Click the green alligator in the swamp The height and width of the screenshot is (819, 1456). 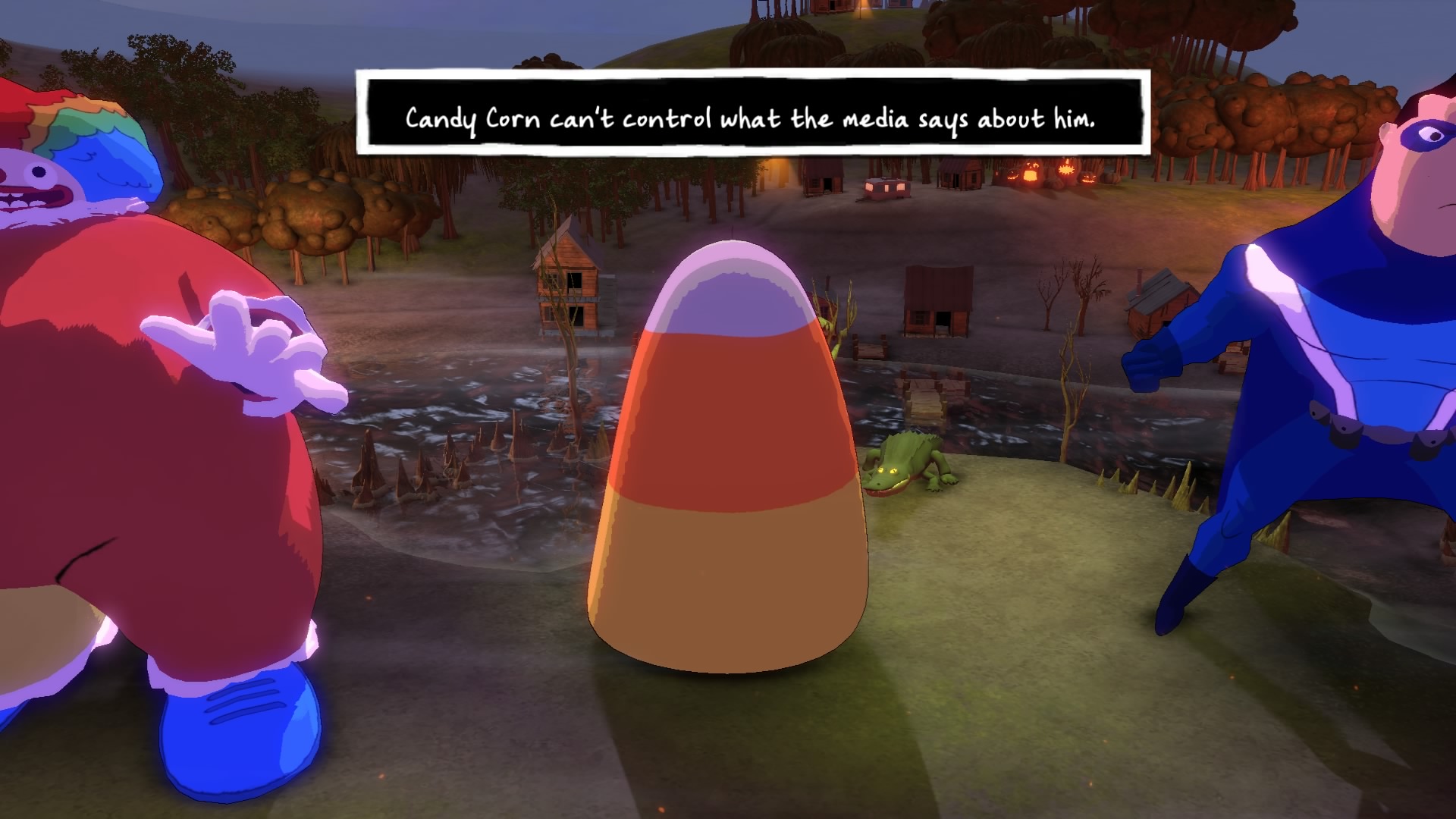906,466
